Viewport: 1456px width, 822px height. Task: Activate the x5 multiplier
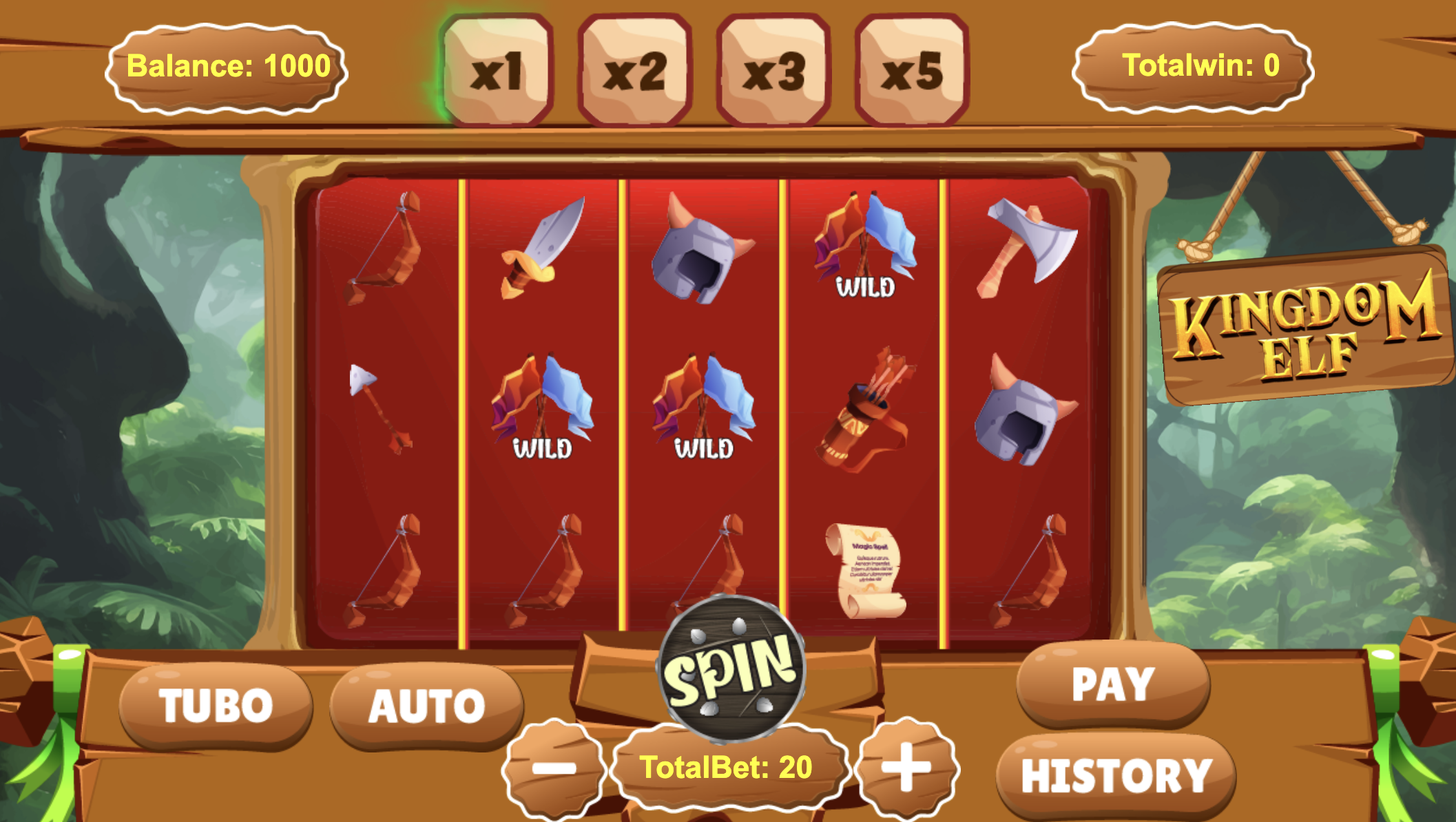tap(911, 70)
